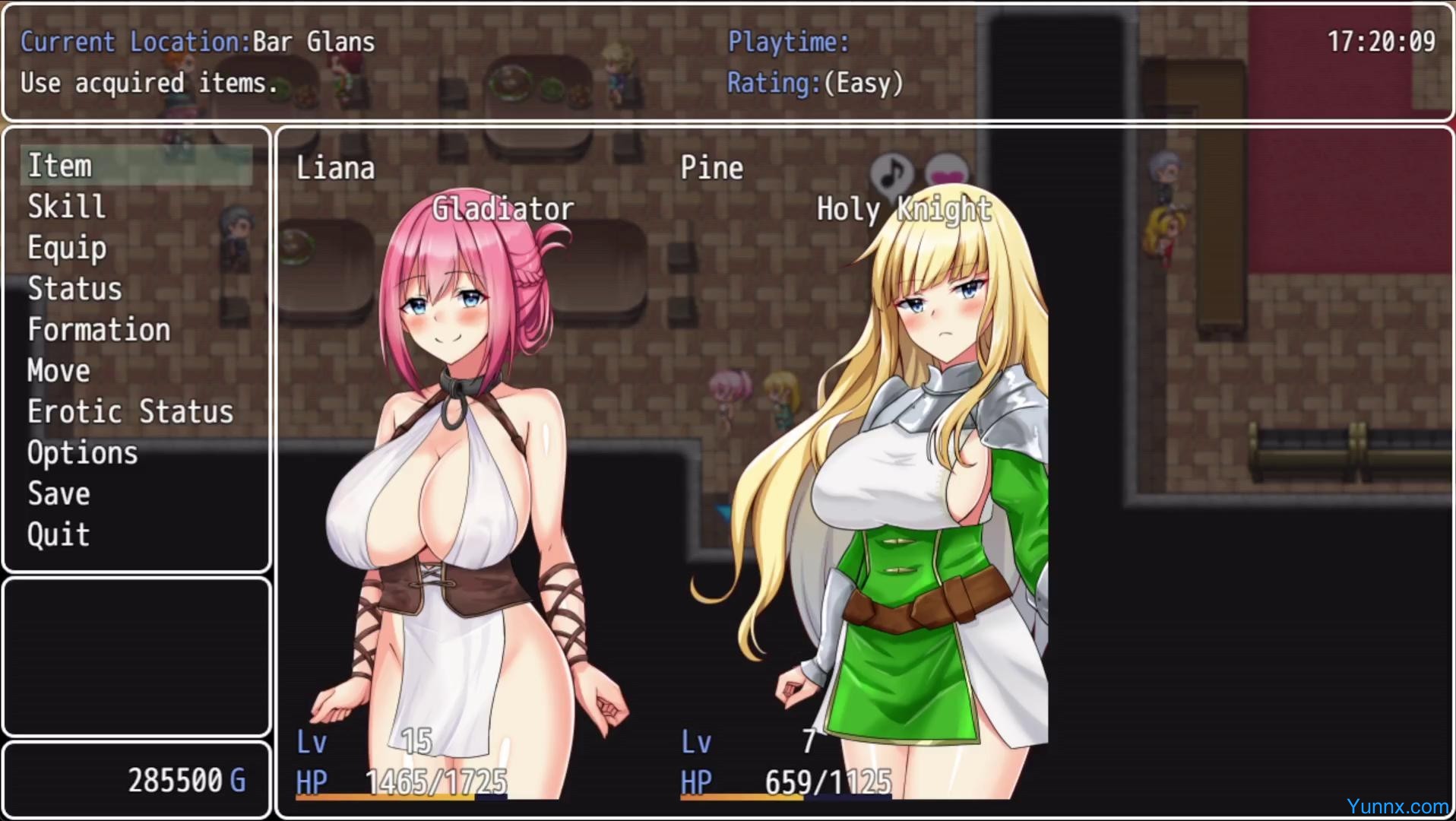
Task: Open the Item menu
Action: click(60, 166)
